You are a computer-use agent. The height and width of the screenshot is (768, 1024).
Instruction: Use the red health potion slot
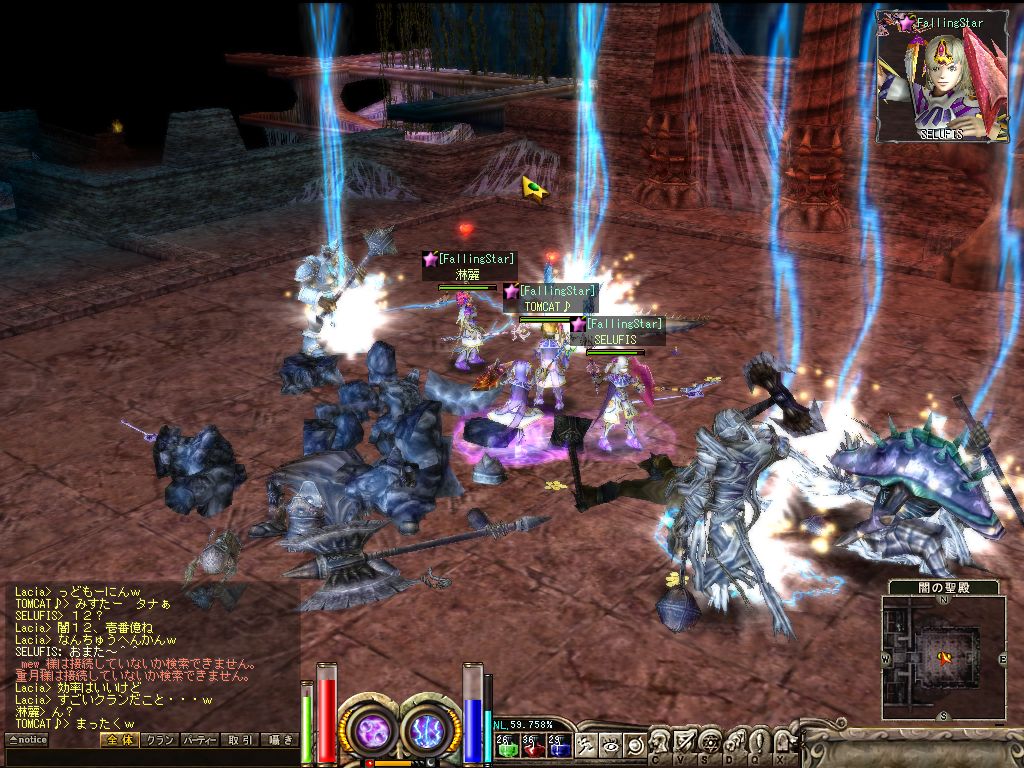tap(532, 744)
